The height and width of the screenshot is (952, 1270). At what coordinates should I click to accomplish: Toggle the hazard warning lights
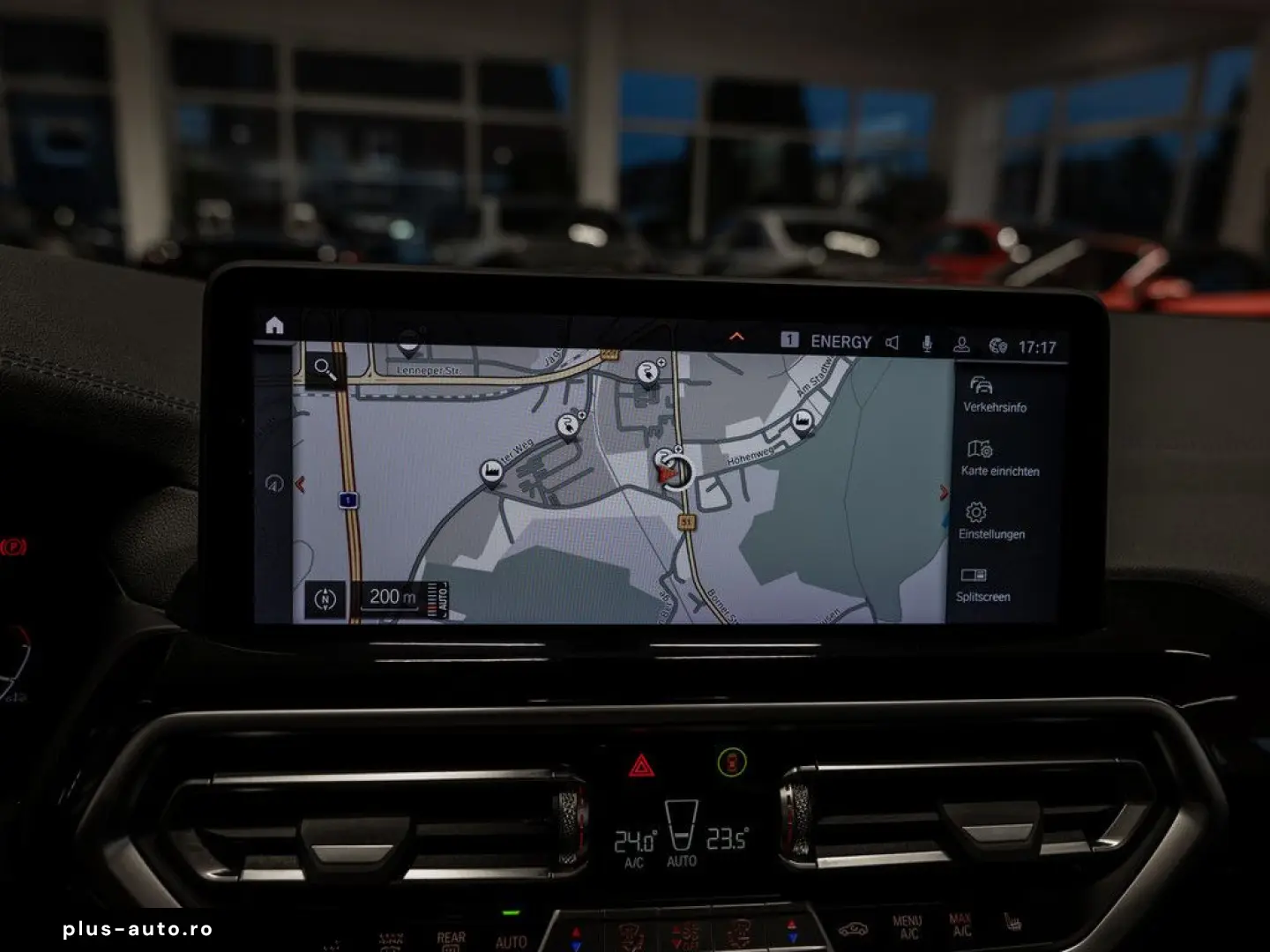pyautogui.click(x=641, y=766)
